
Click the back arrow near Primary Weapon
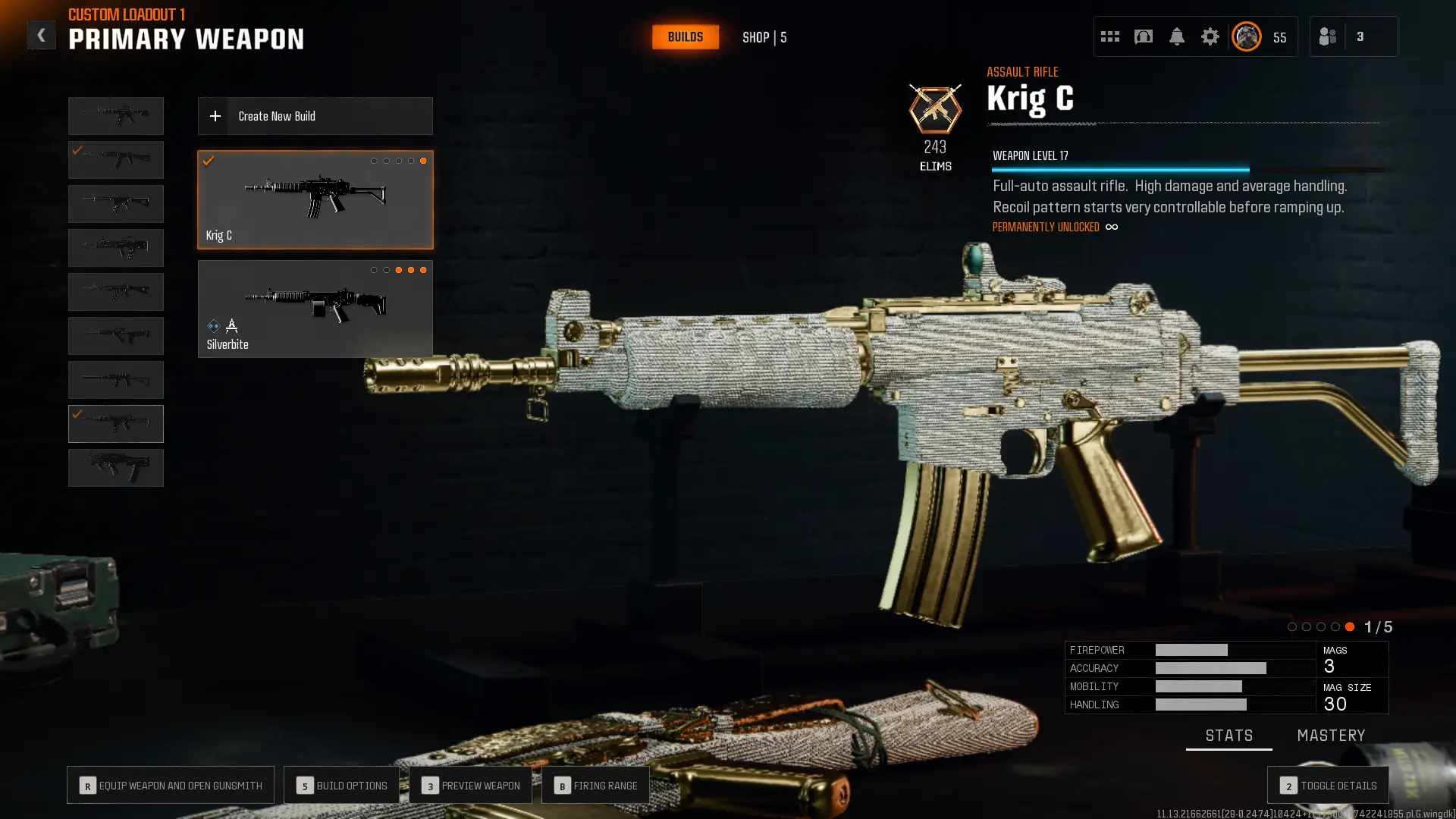(42, 34)
